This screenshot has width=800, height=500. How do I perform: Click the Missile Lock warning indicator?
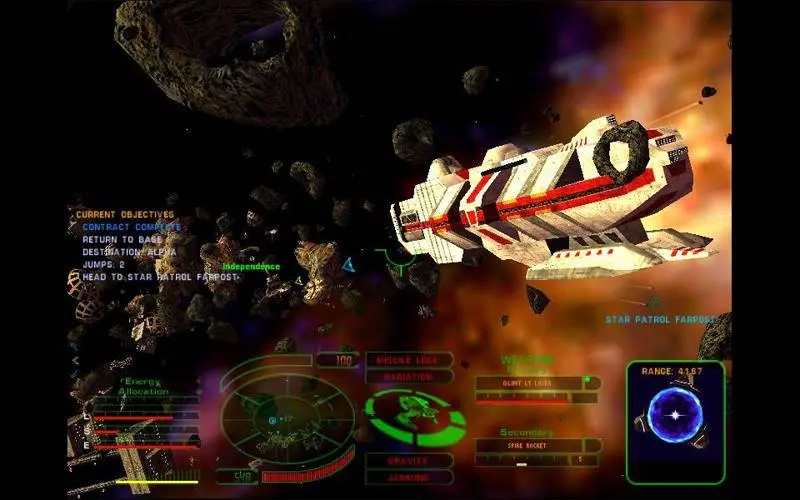pos(408,359)
